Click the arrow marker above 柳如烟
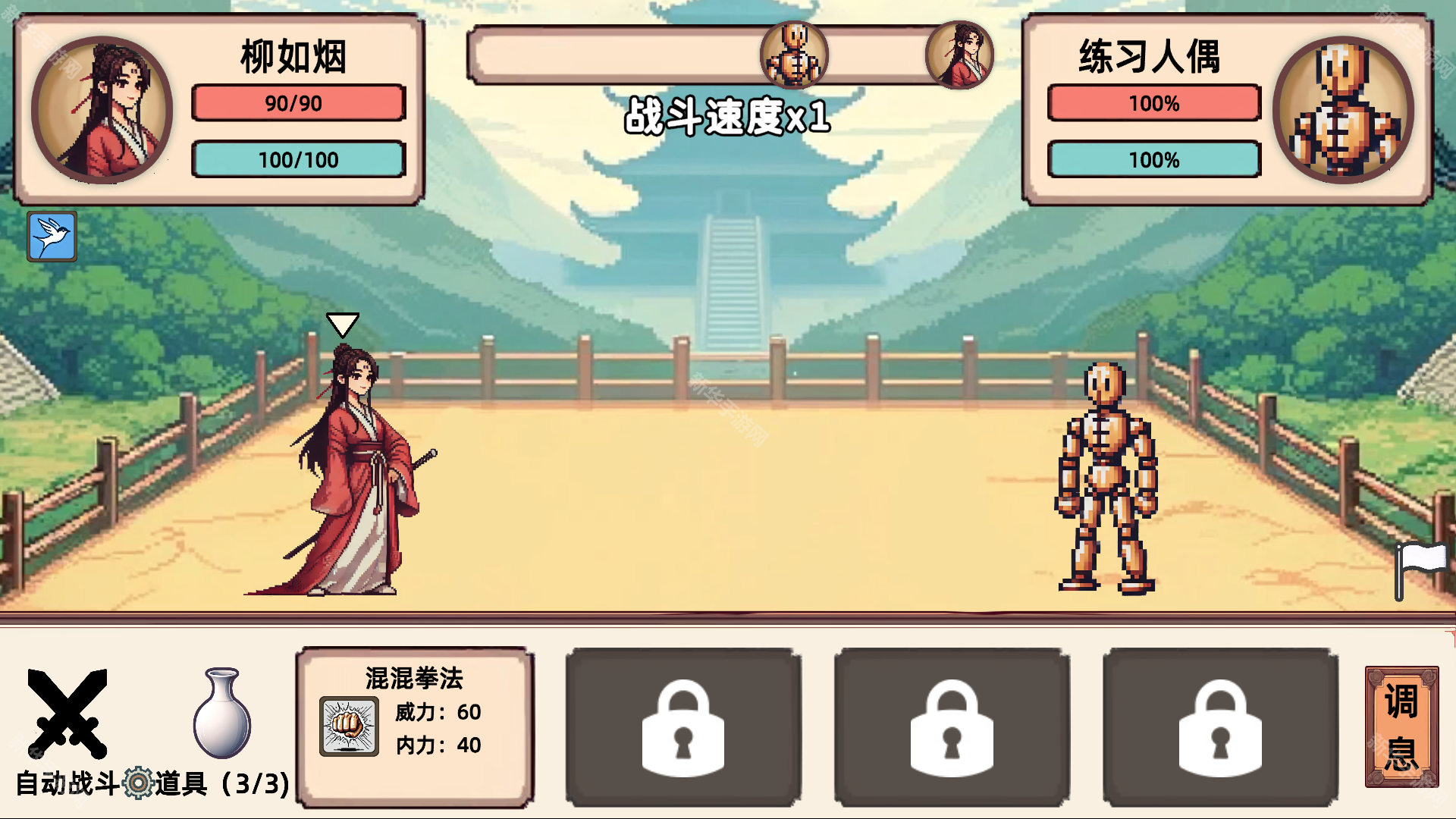1456x819 pixels. pos(344,324)
